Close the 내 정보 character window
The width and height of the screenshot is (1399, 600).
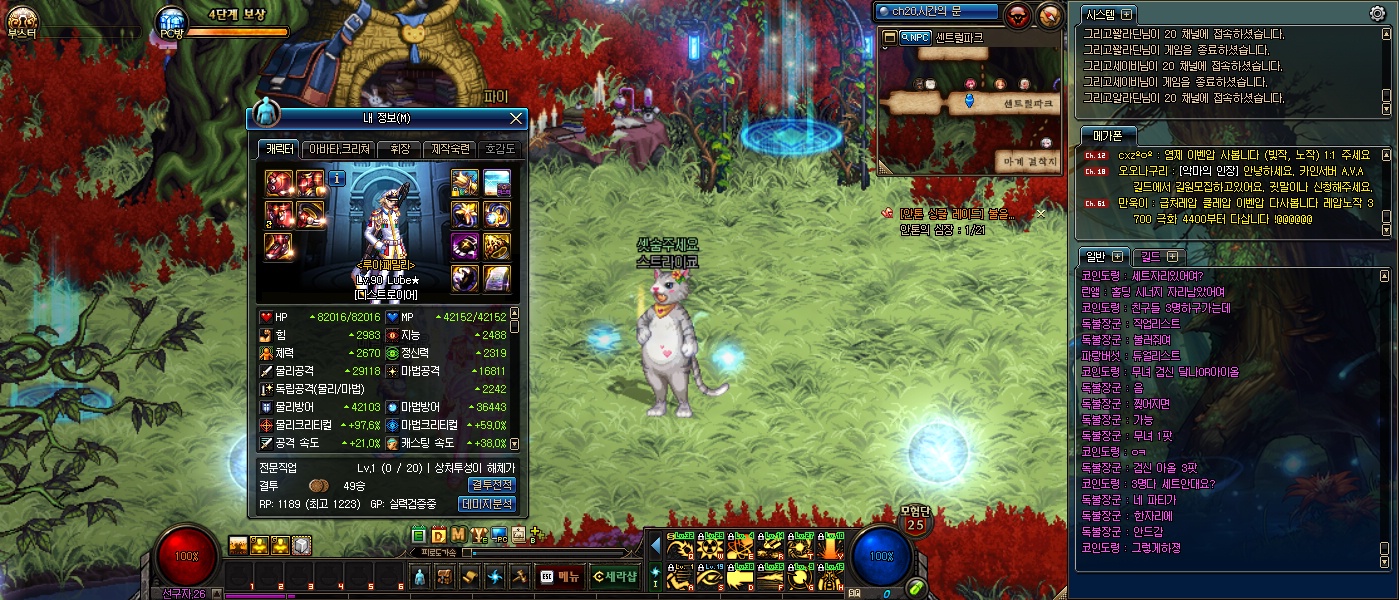pyautogui.click(x=516, y=118)
